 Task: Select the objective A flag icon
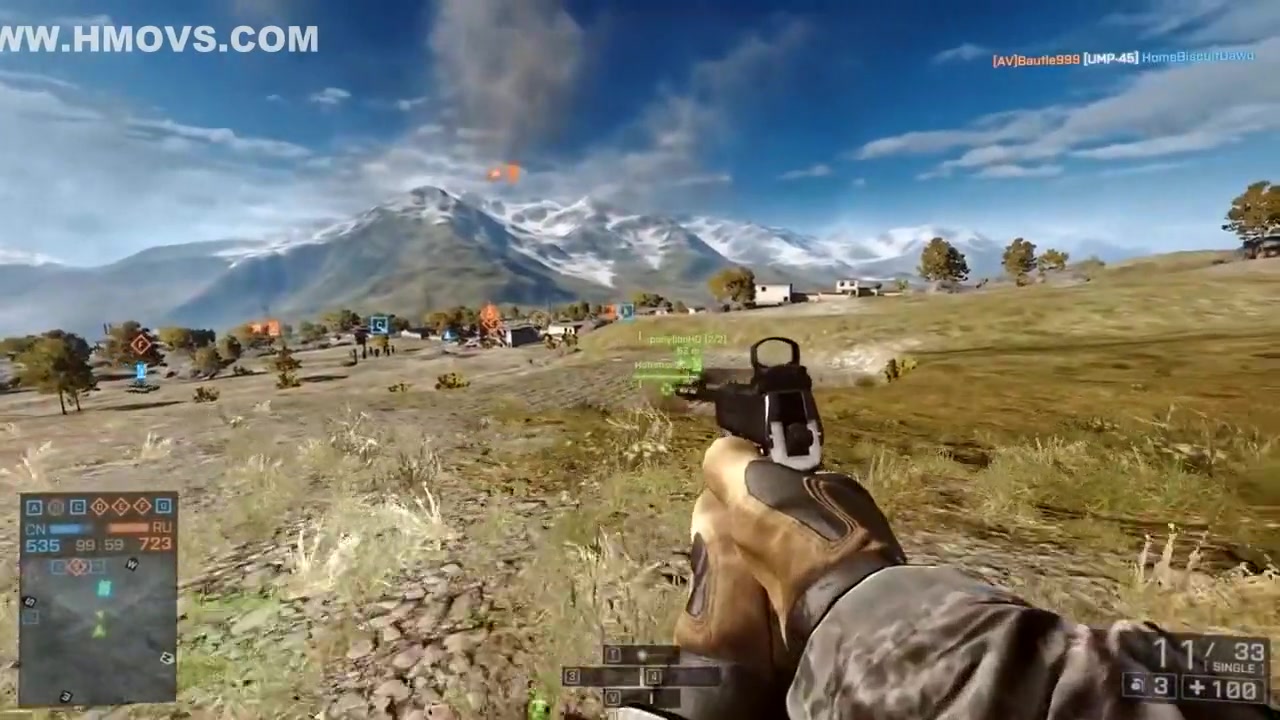tap(34, 507)
